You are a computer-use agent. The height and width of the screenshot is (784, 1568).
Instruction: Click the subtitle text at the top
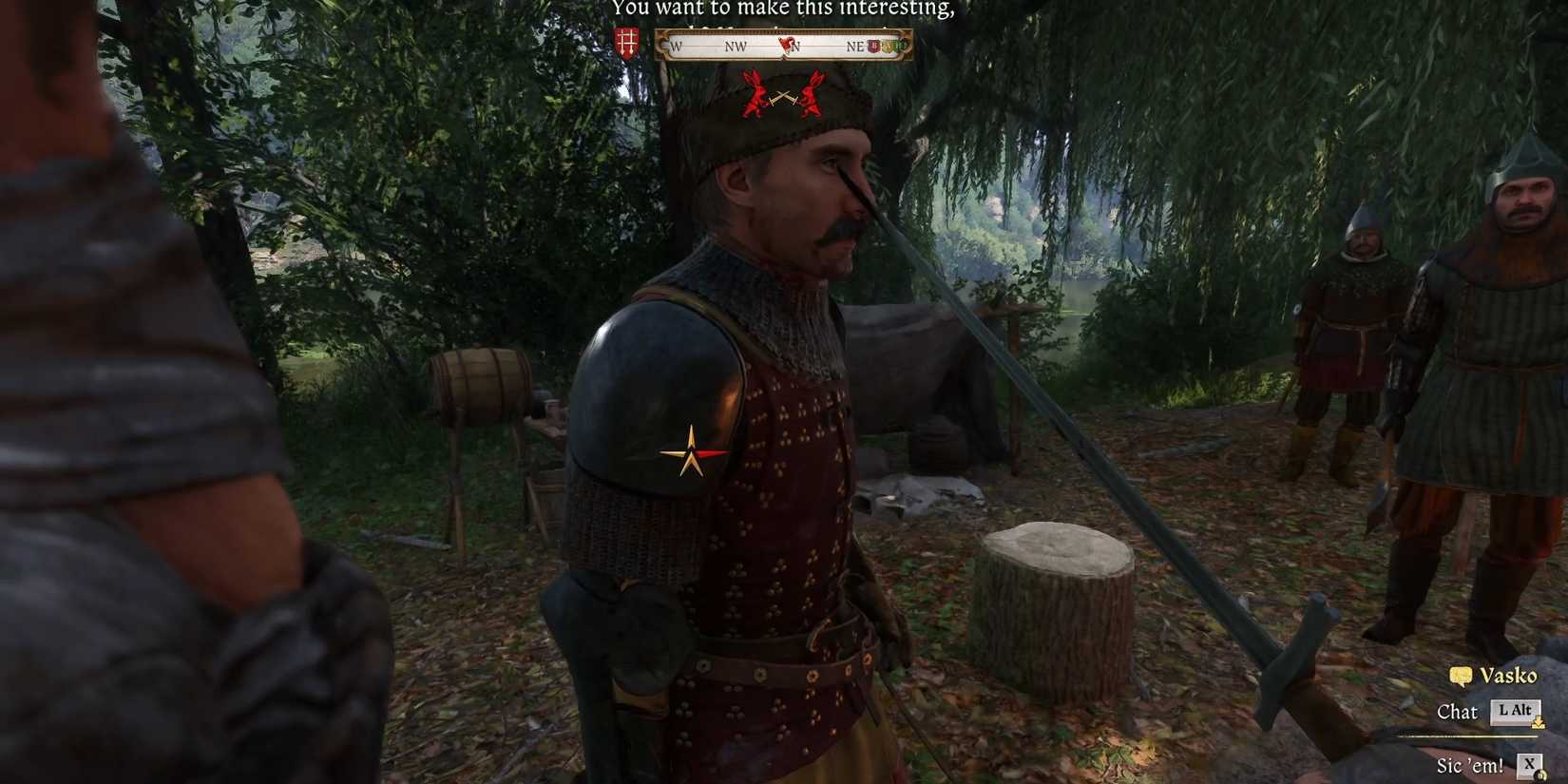tap(786, 10)
